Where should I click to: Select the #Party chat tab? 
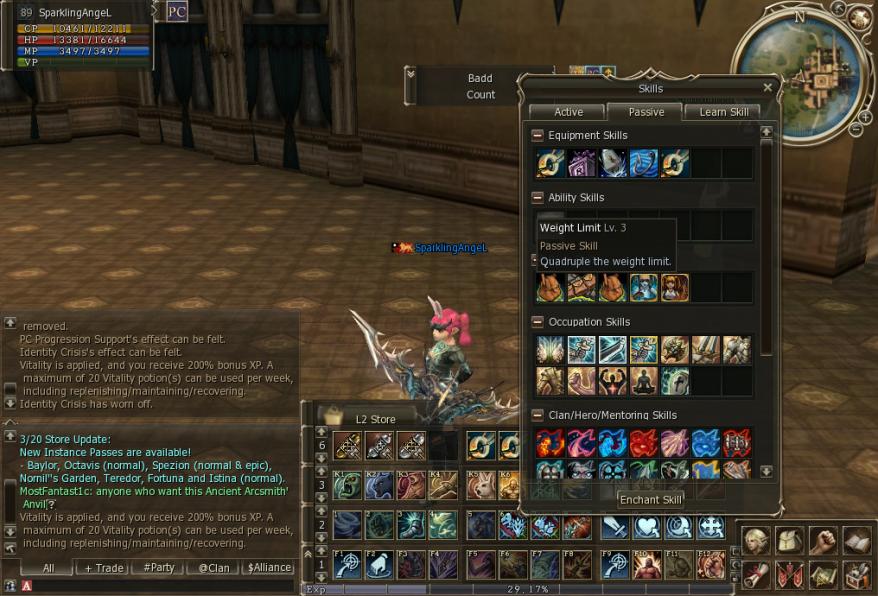(x=159, y=567)
